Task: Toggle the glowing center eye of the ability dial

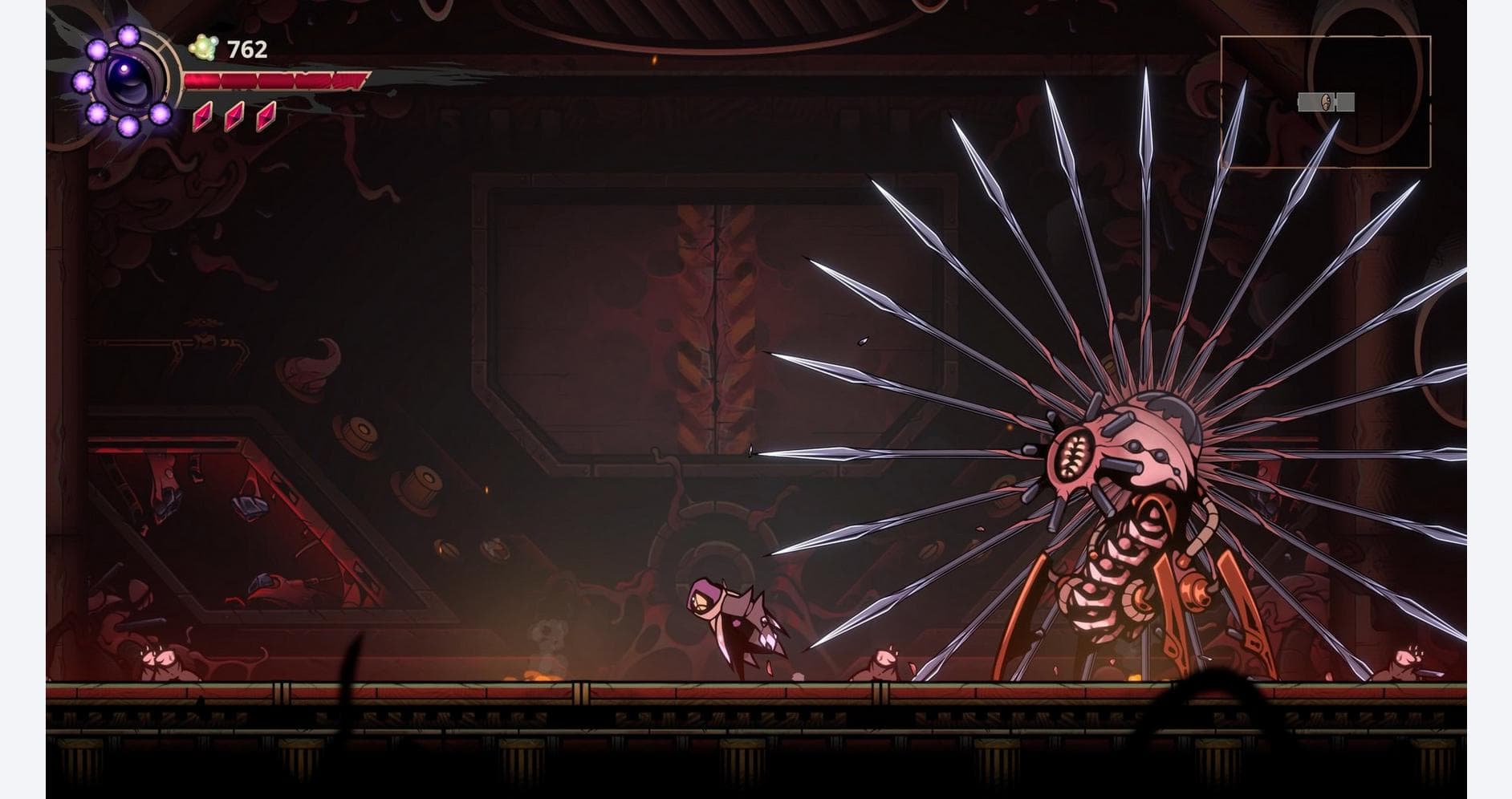Action: 125,67
